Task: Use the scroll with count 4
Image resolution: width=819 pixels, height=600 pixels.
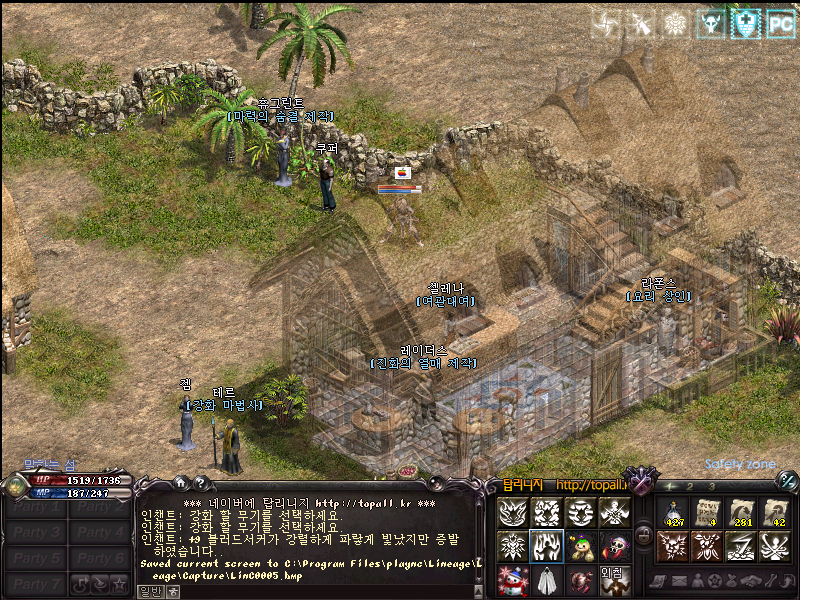Action: click(707, 512)
